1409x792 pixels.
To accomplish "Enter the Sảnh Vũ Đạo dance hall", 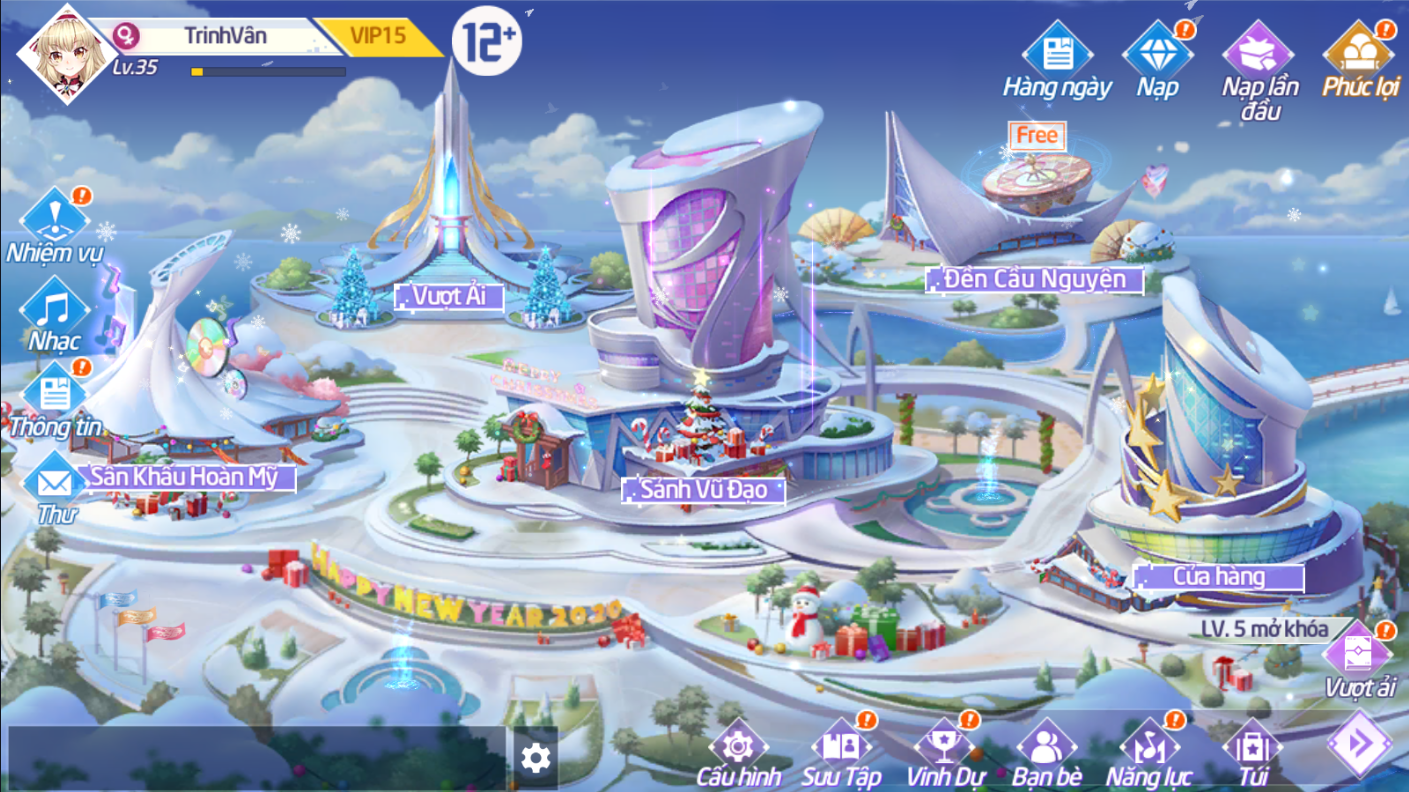I will (x=702, y=490).
